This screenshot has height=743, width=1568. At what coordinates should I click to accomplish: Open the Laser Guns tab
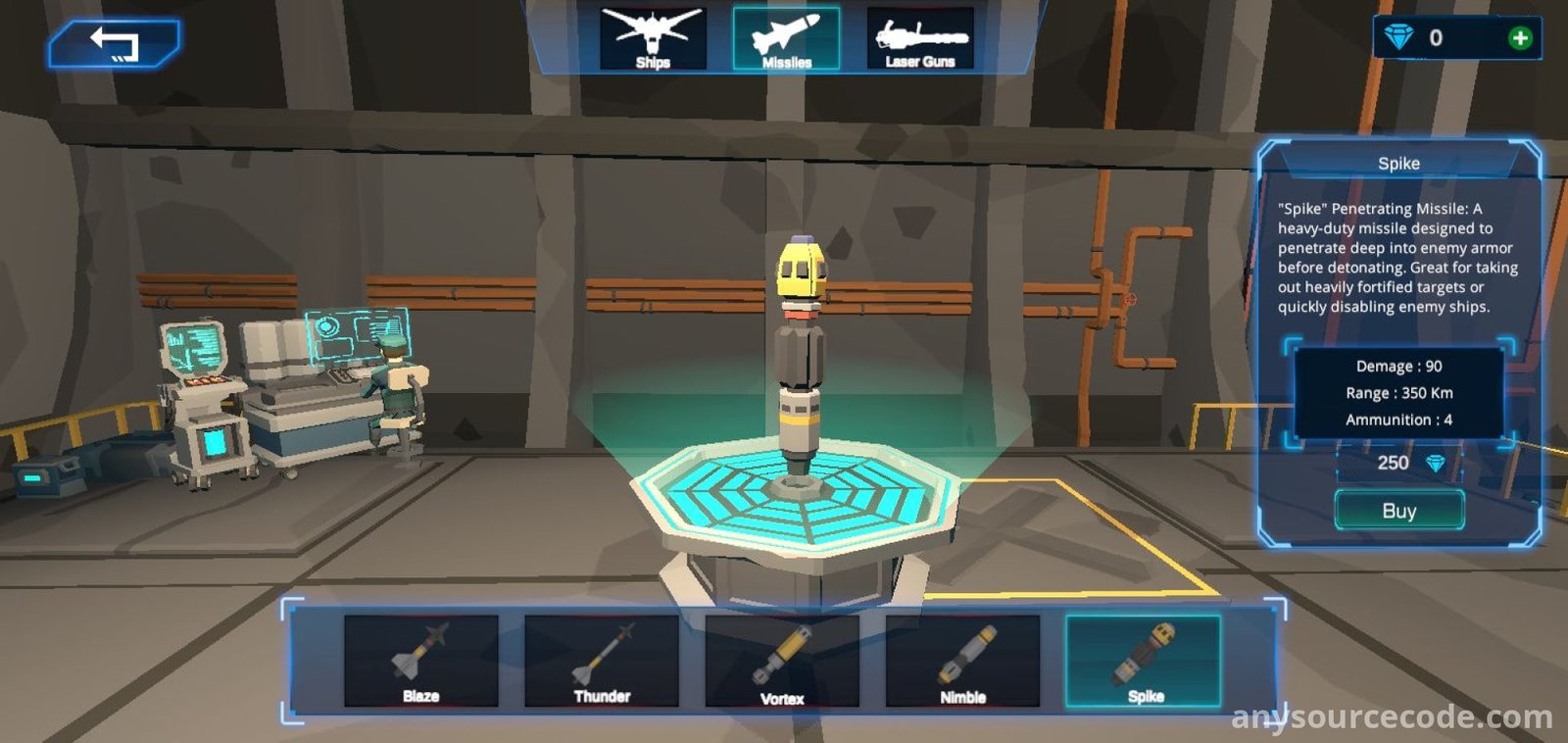coord(920,39)
